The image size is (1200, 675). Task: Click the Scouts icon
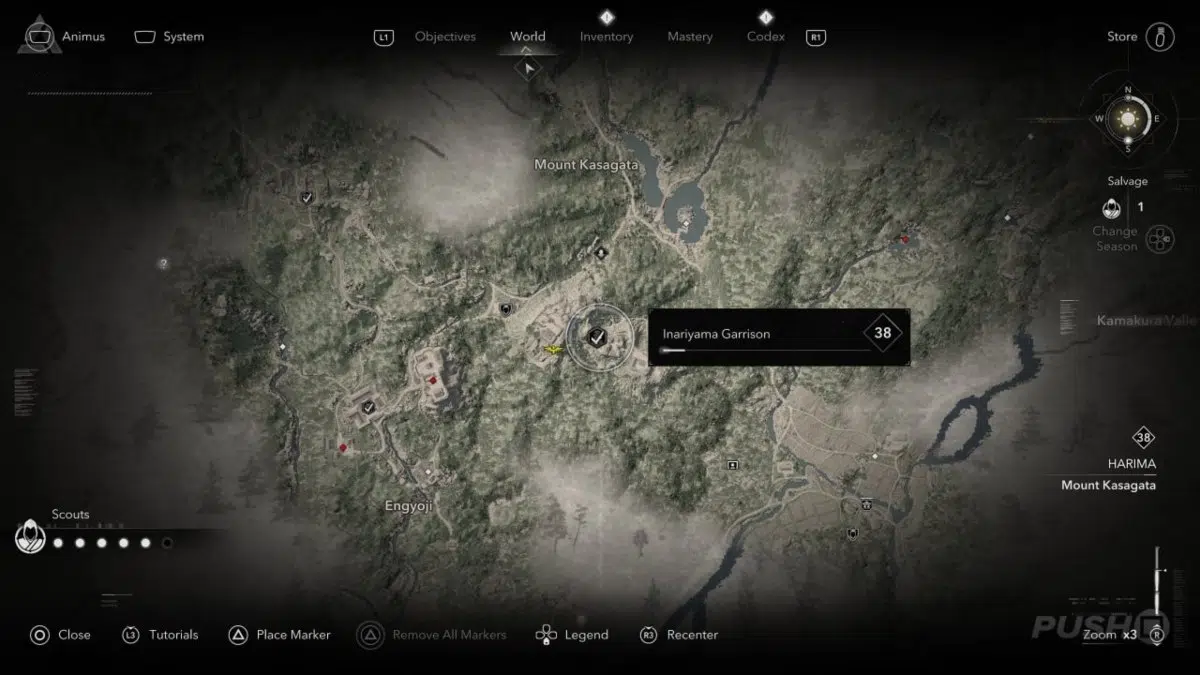[x=30, y=538]
